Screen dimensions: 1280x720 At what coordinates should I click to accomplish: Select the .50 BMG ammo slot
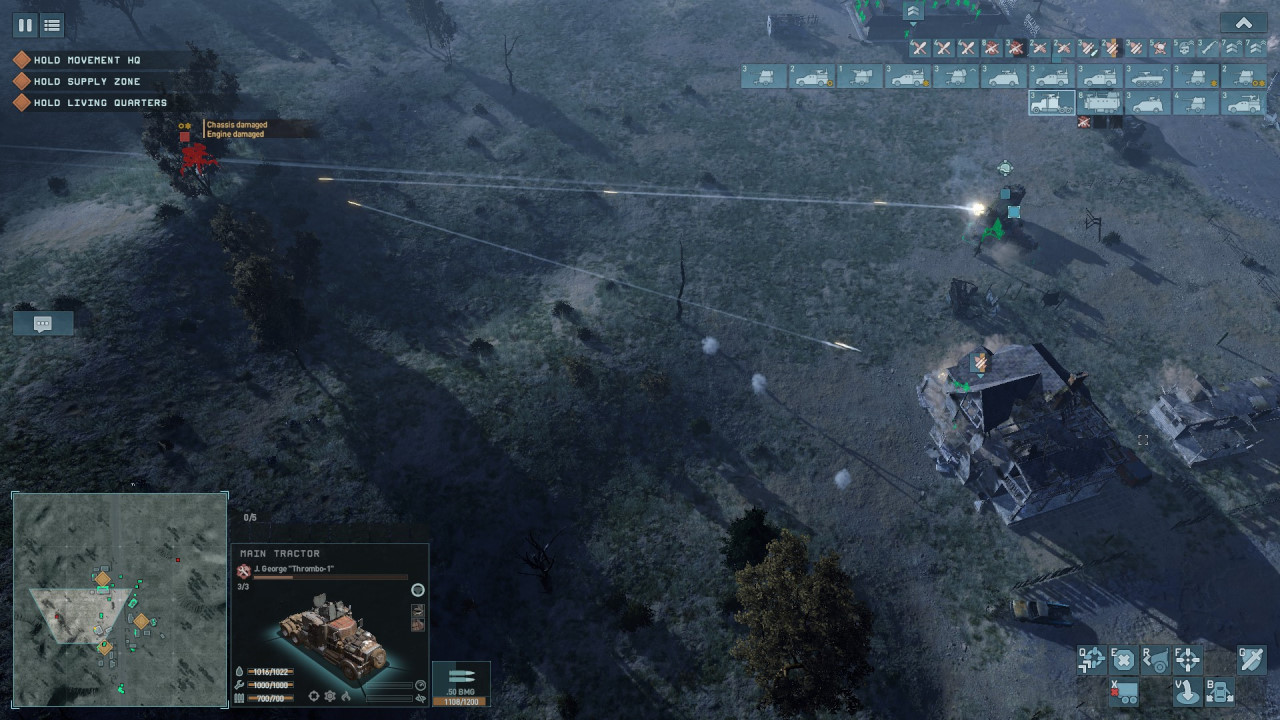[x=461, y=684]
